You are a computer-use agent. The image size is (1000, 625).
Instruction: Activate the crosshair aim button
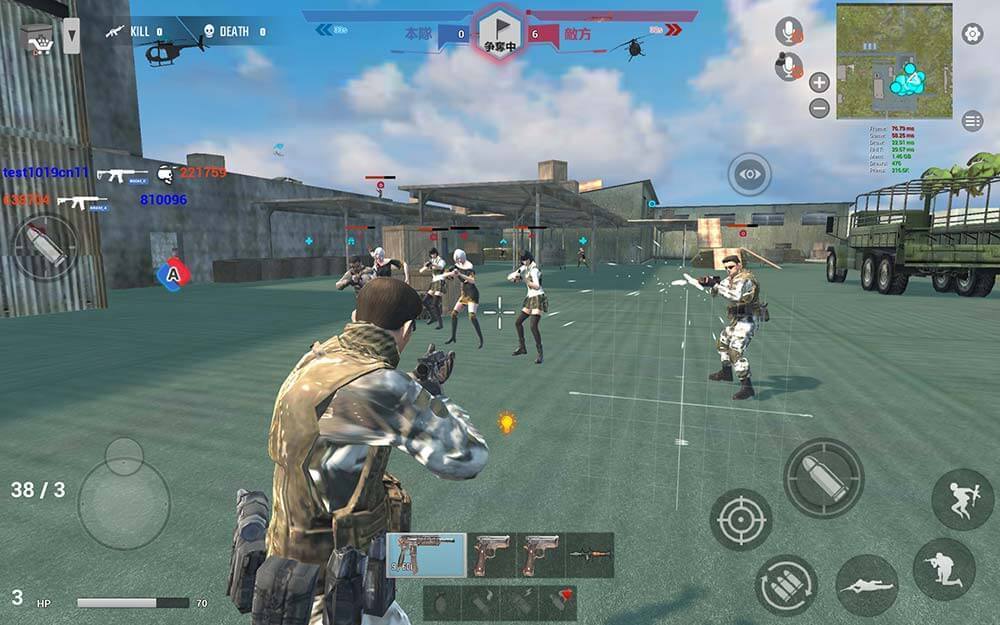coord(741,519)
